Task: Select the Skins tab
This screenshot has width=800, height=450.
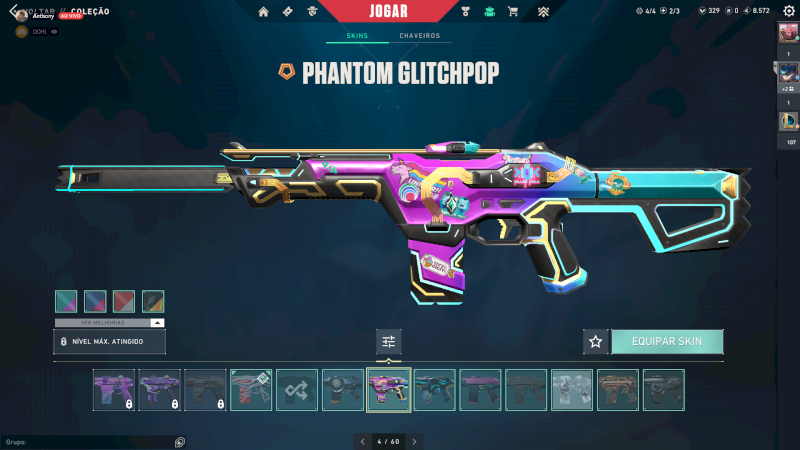Action: point(357,36)
